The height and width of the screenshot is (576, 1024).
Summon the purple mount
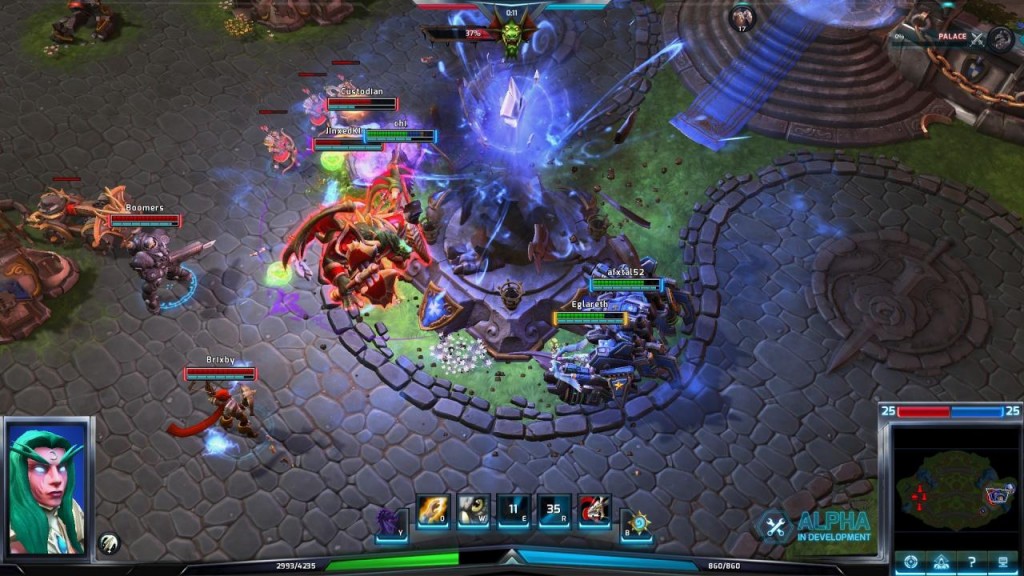(391, 520)
